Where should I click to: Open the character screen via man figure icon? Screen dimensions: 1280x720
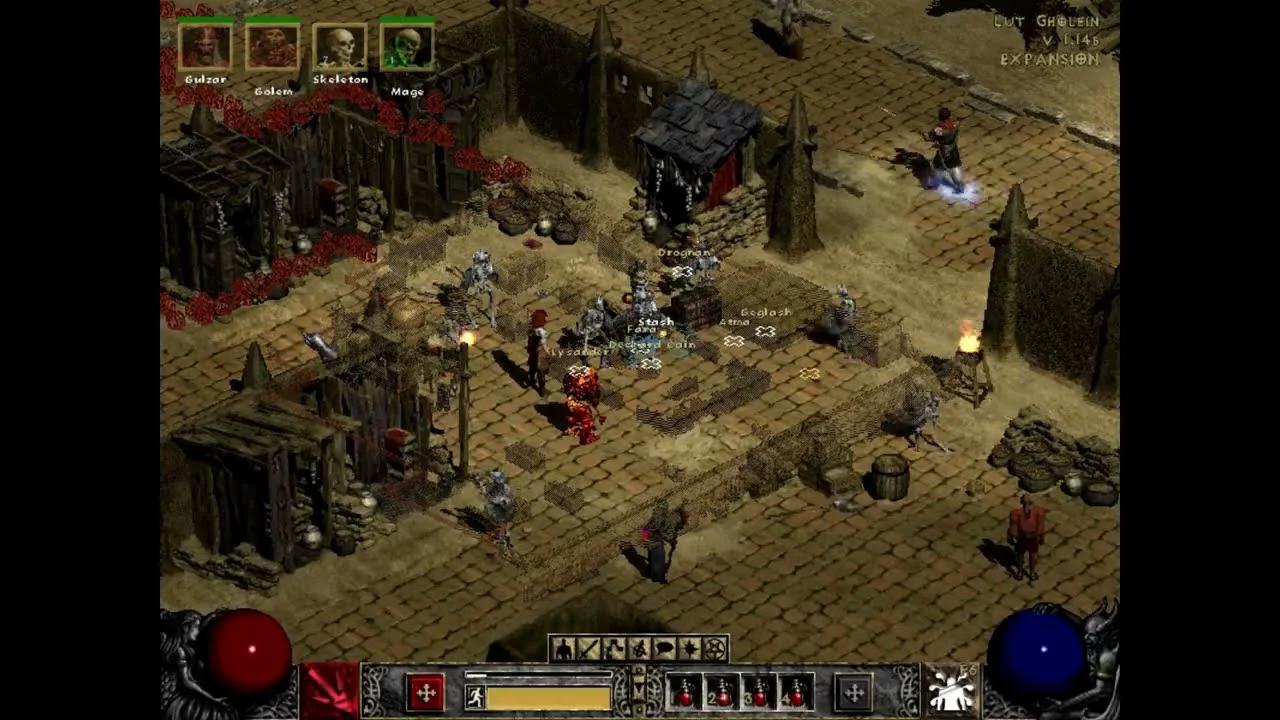coord(563,648)
